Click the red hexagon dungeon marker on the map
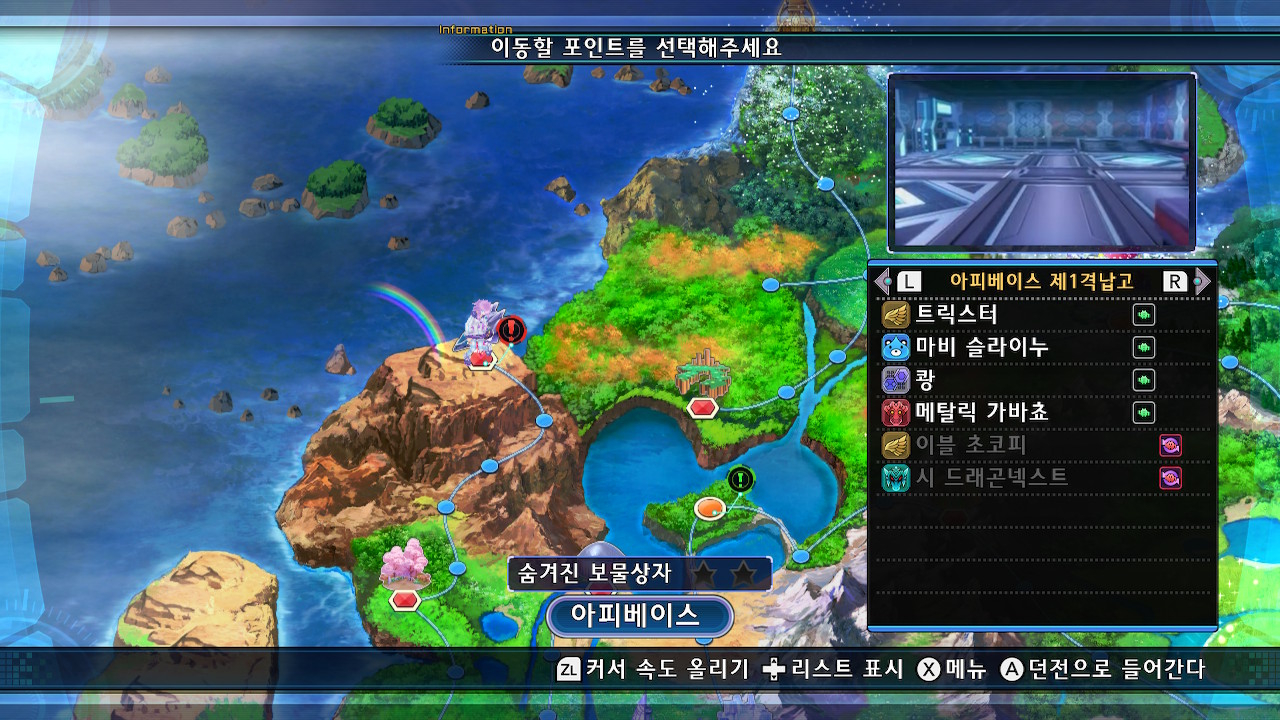Viewport: 1280px width, 720px height. coord(701,408)
